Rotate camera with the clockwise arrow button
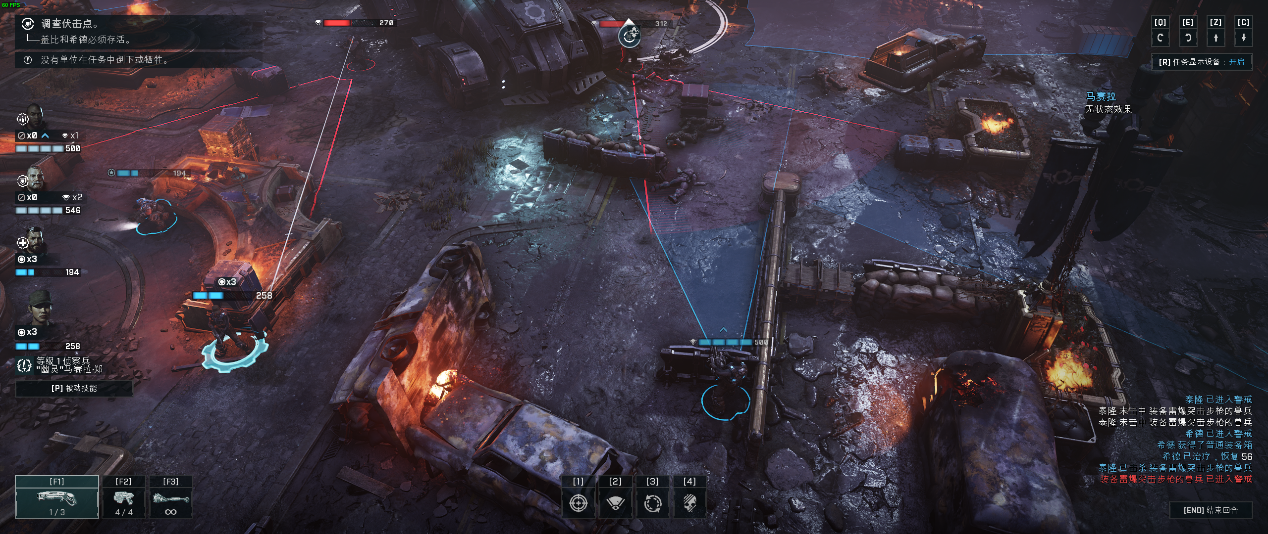This screenshot has height=534, width=1268. (1188, 38)
